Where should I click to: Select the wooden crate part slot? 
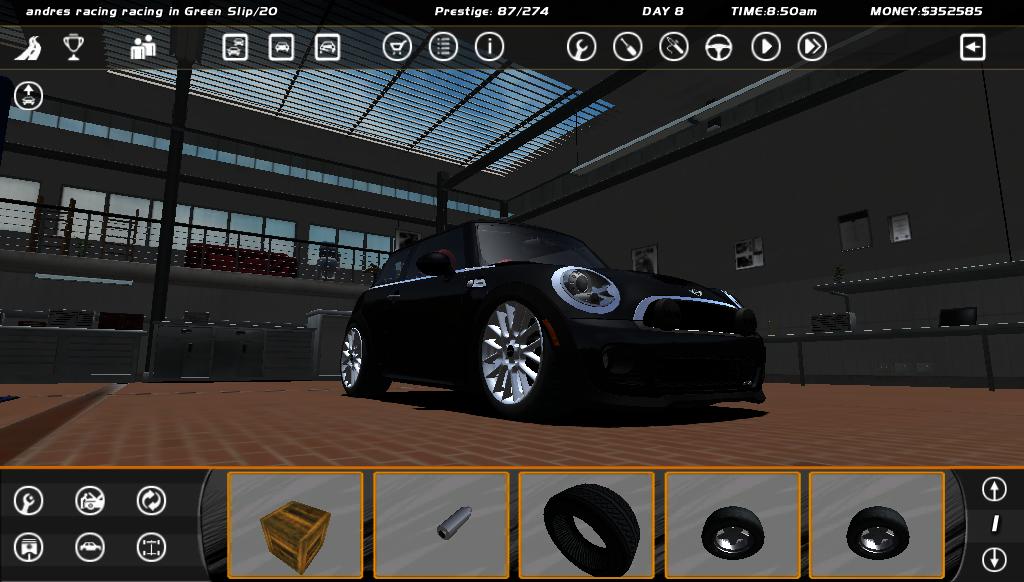click(x=295, y=525)
